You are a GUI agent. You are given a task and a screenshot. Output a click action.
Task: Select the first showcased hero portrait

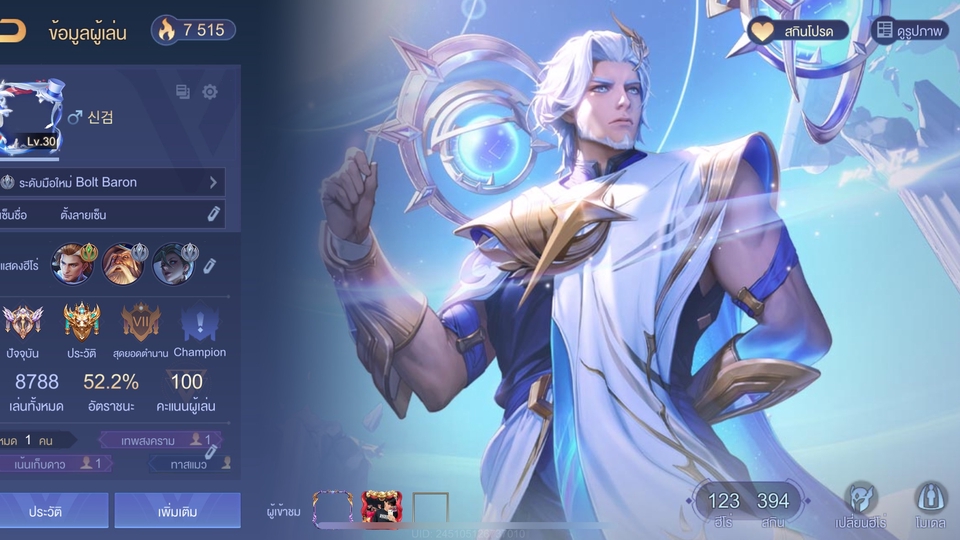71,263
